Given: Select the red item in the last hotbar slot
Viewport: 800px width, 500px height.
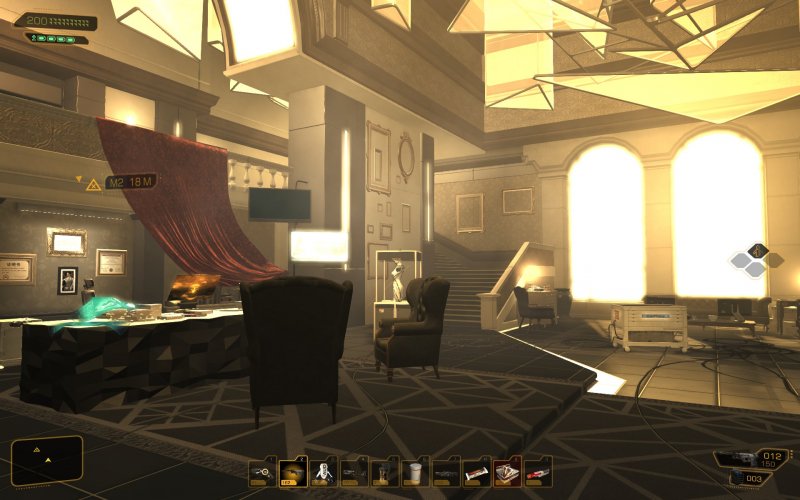Looking at the screenshot, I should click(538, 471).
